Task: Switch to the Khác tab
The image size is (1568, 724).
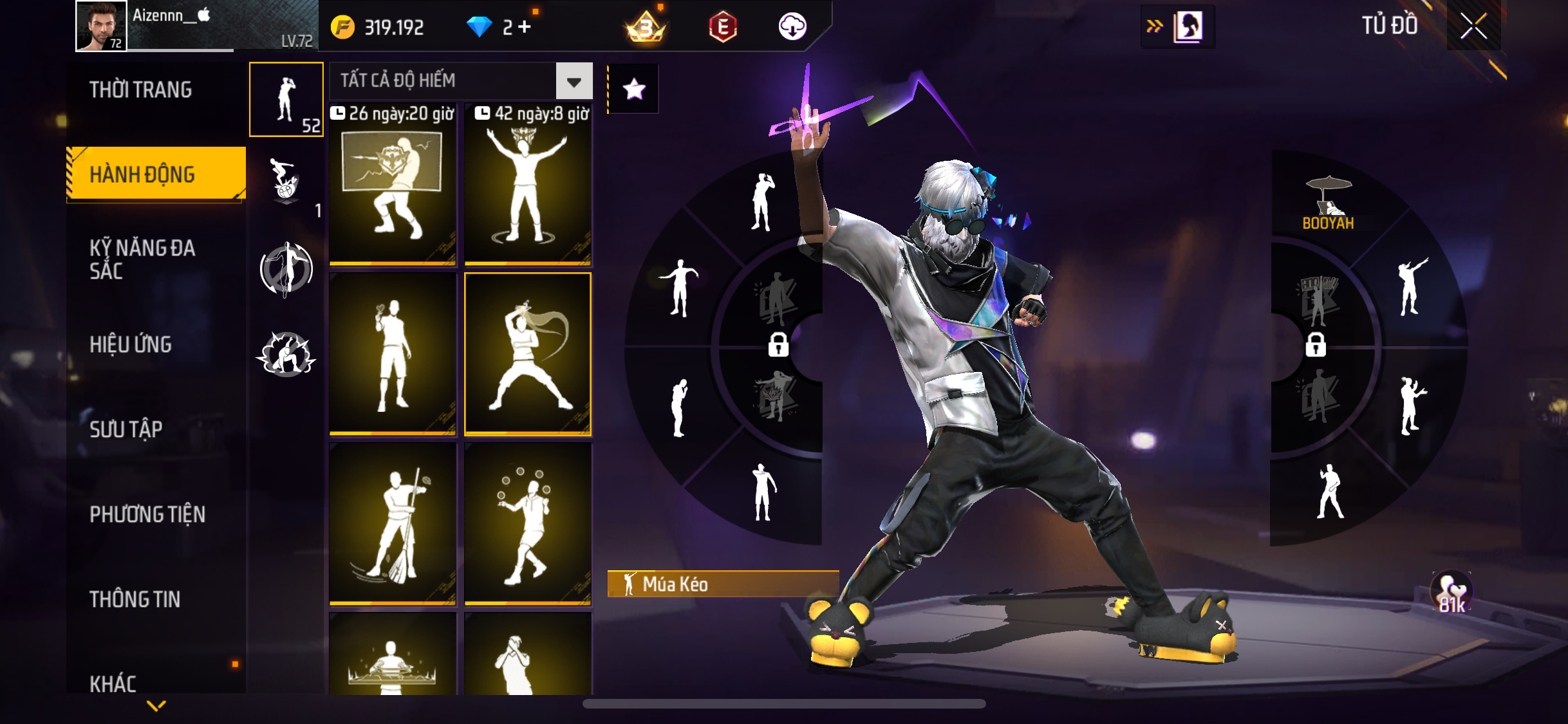Action: click(x=113, y=683)
